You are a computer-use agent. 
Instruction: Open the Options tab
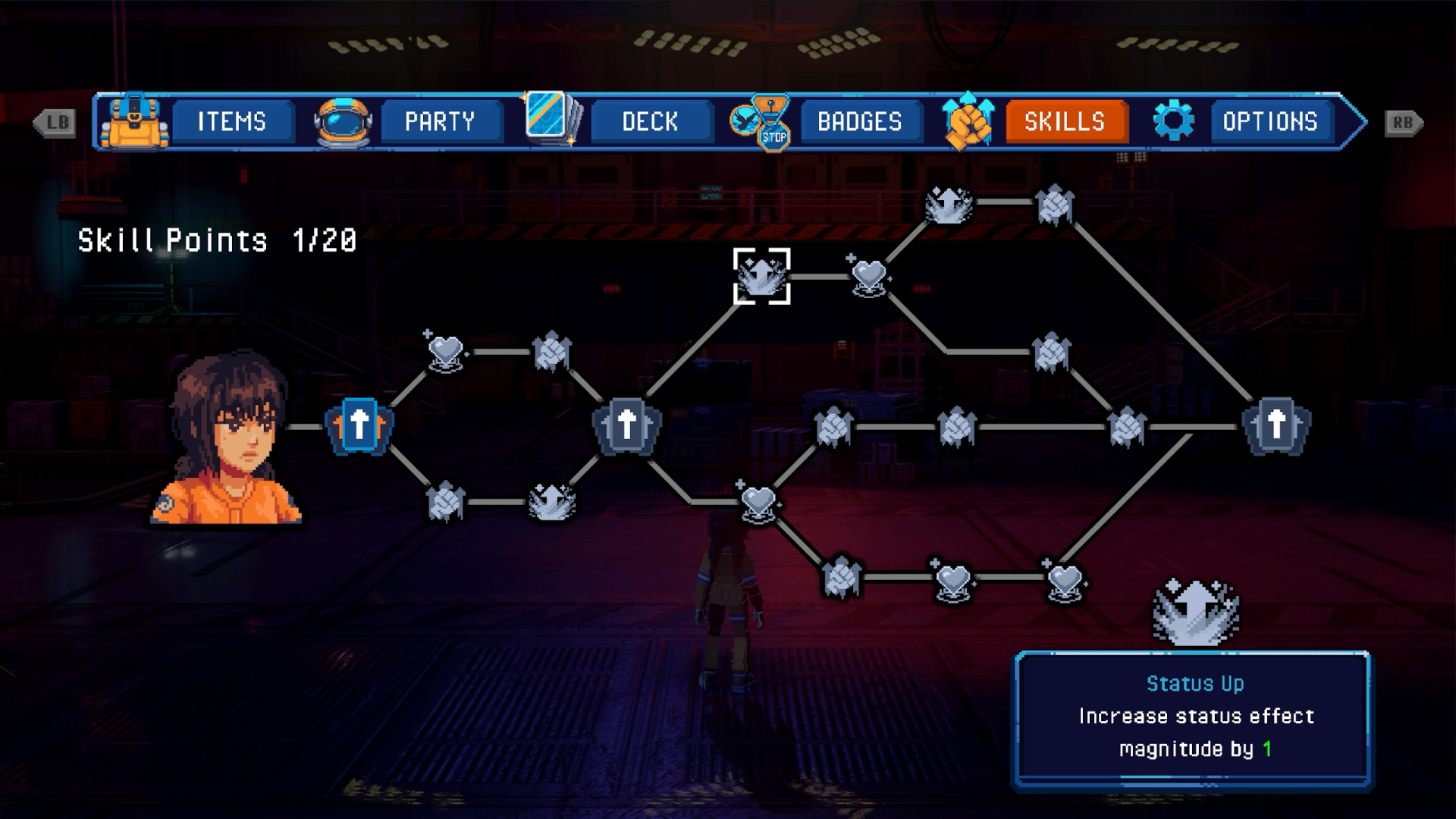point(1270,121)
